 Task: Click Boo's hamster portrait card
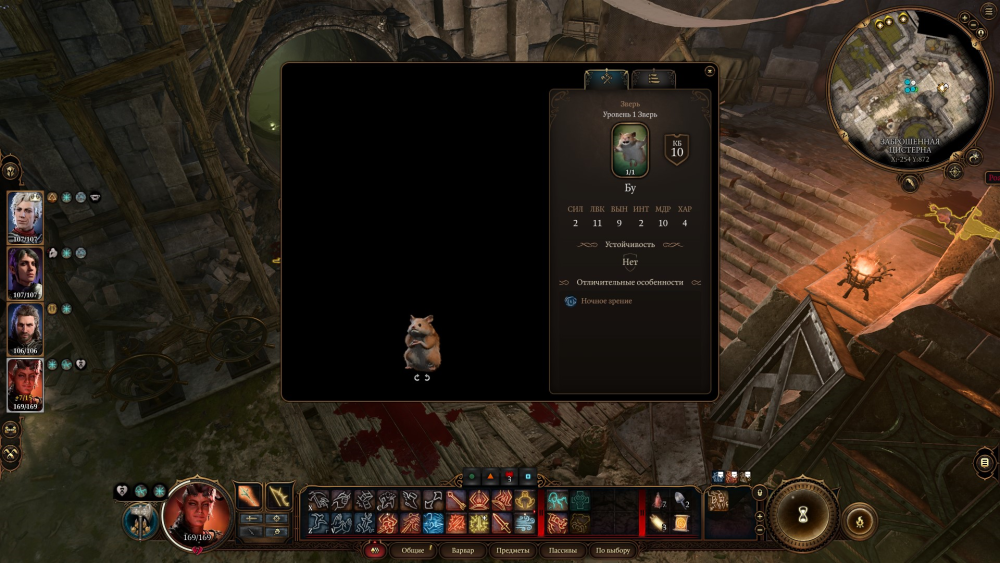point(630,150)
